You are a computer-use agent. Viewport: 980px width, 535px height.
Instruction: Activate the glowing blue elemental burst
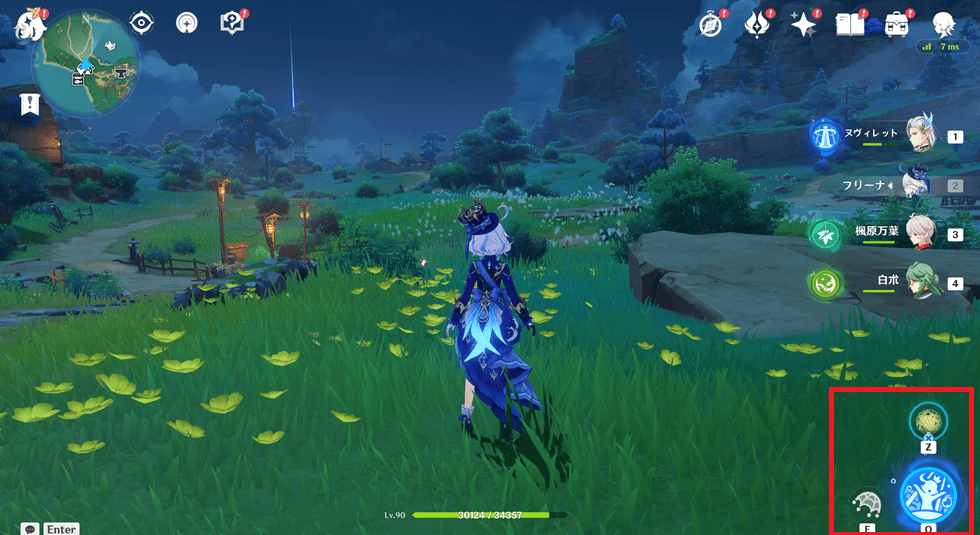(x=928, y=494)
